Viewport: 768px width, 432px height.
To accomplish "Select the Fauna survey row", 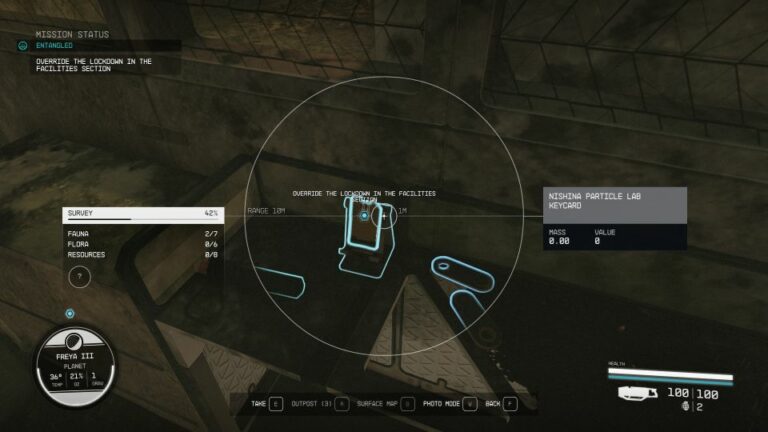I will (142, 234).
